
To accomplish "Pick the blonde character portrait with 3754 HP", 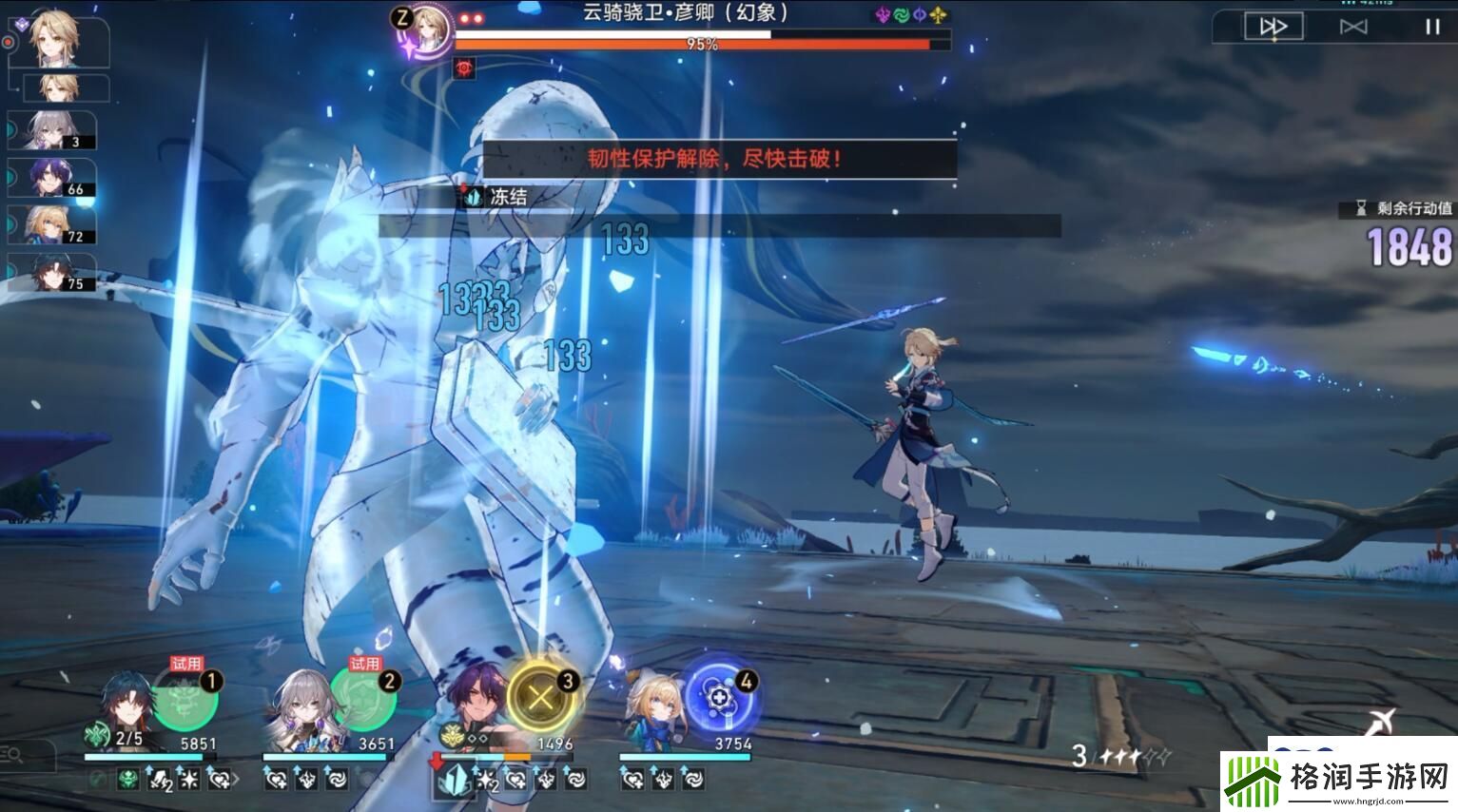I will click(654, 711).
